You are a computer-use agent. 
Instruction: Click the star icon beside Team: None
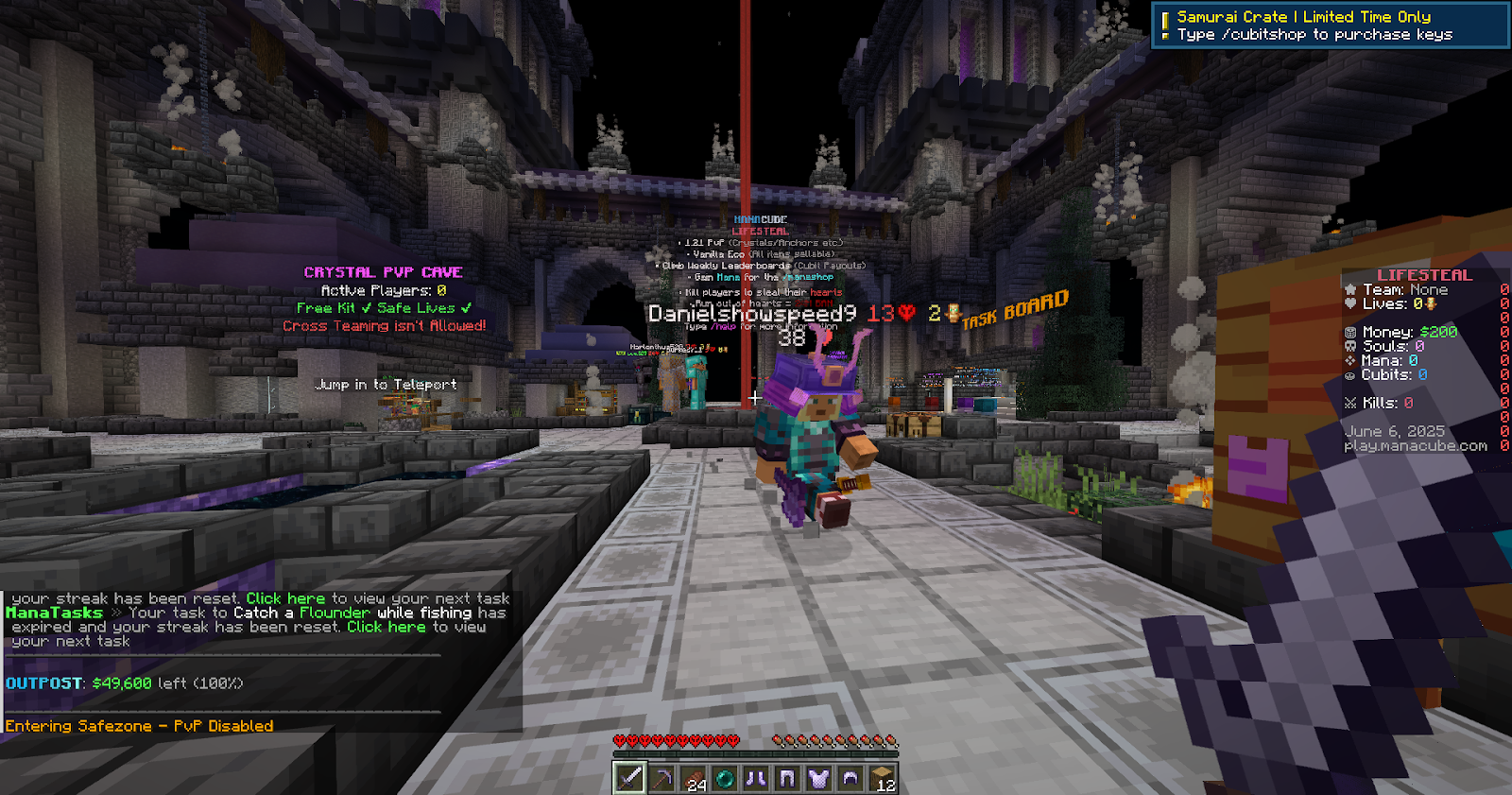(1350, 289)
